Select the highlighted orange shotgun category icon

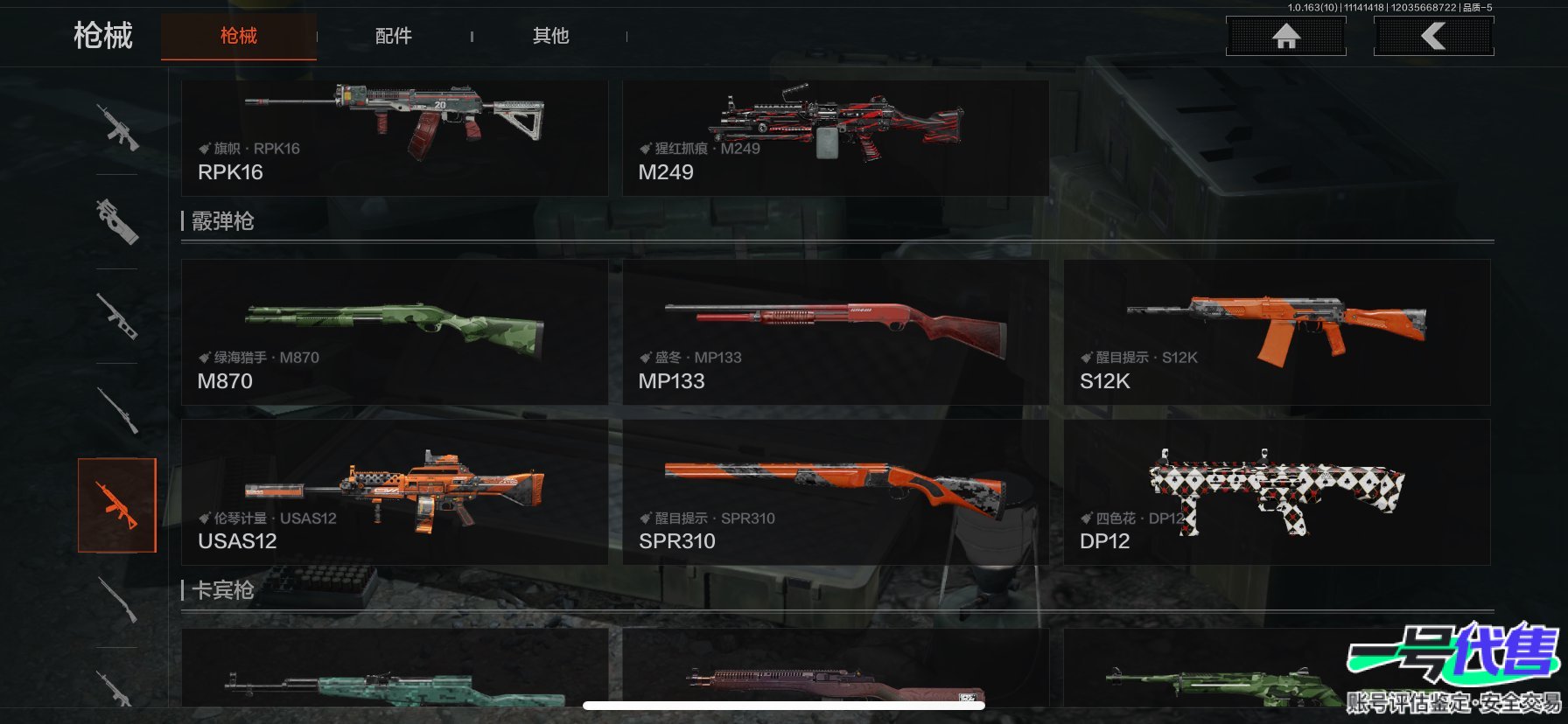tap(117, 505)
